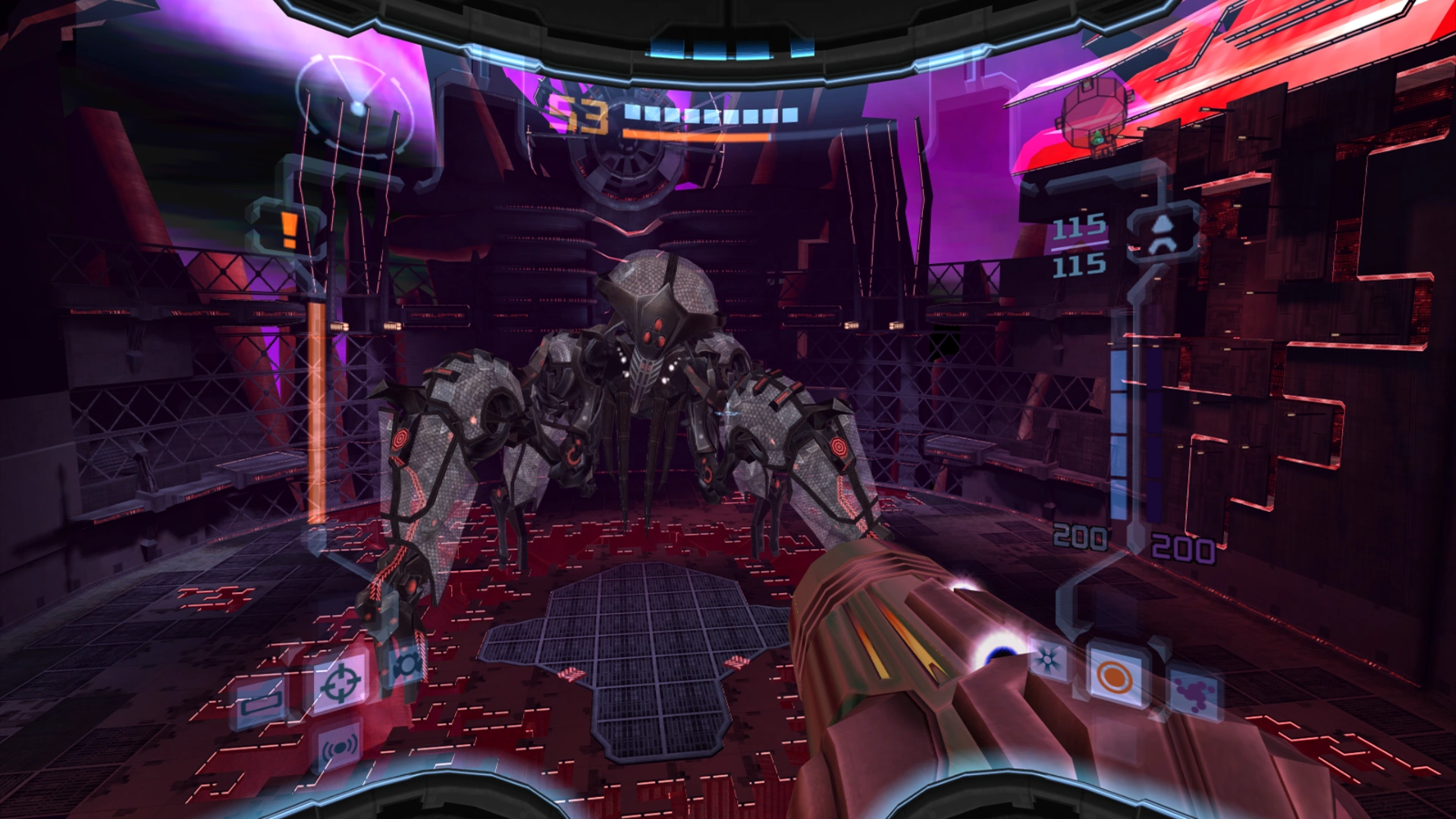
Task: Choose the purple Dark Beam icon
Action: click(1192, 693)
